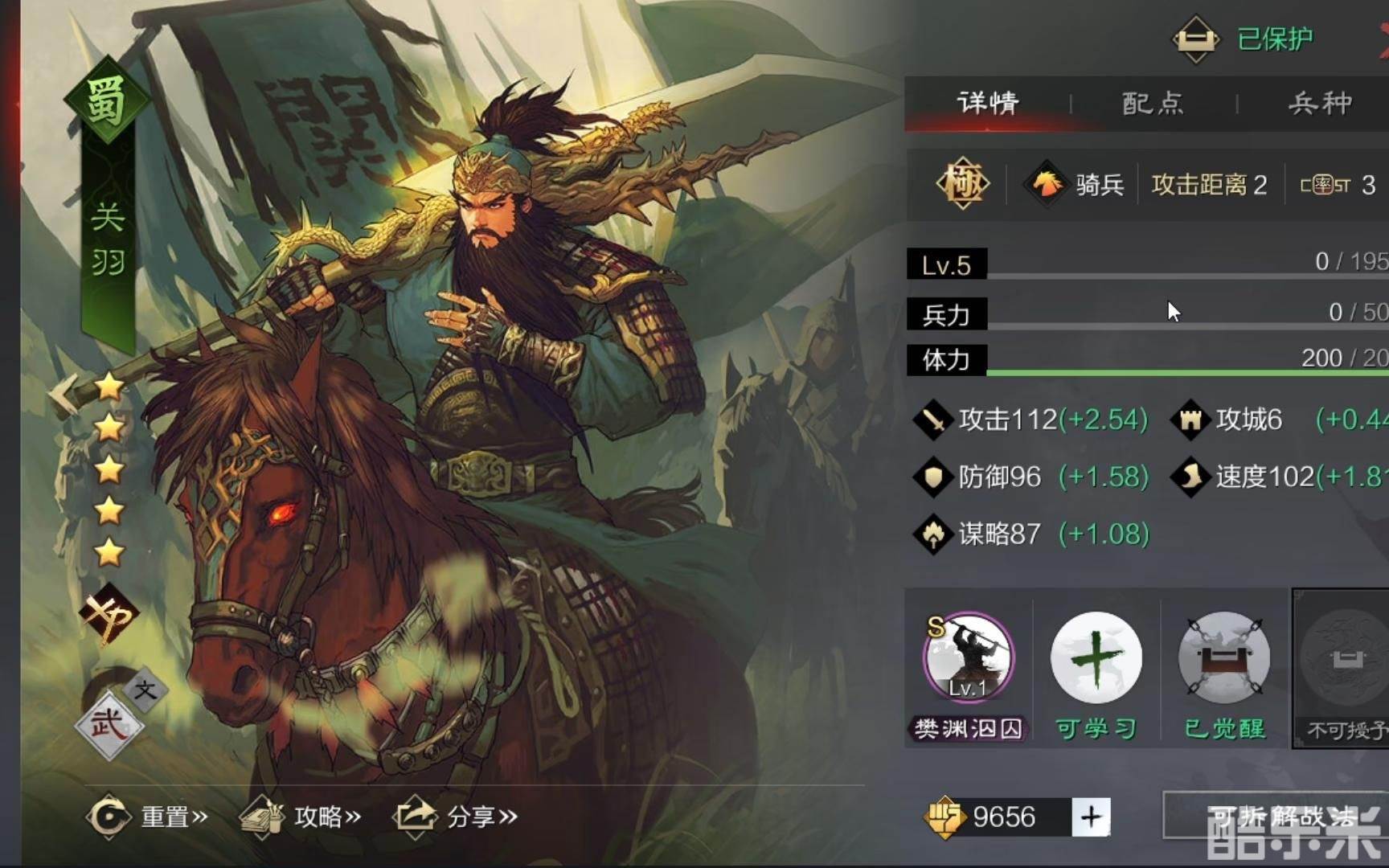Image resolution: width=1389 pixels, height=868 pixels.
Task: Click the 极 rarity emblem
Action: point(962,185)
